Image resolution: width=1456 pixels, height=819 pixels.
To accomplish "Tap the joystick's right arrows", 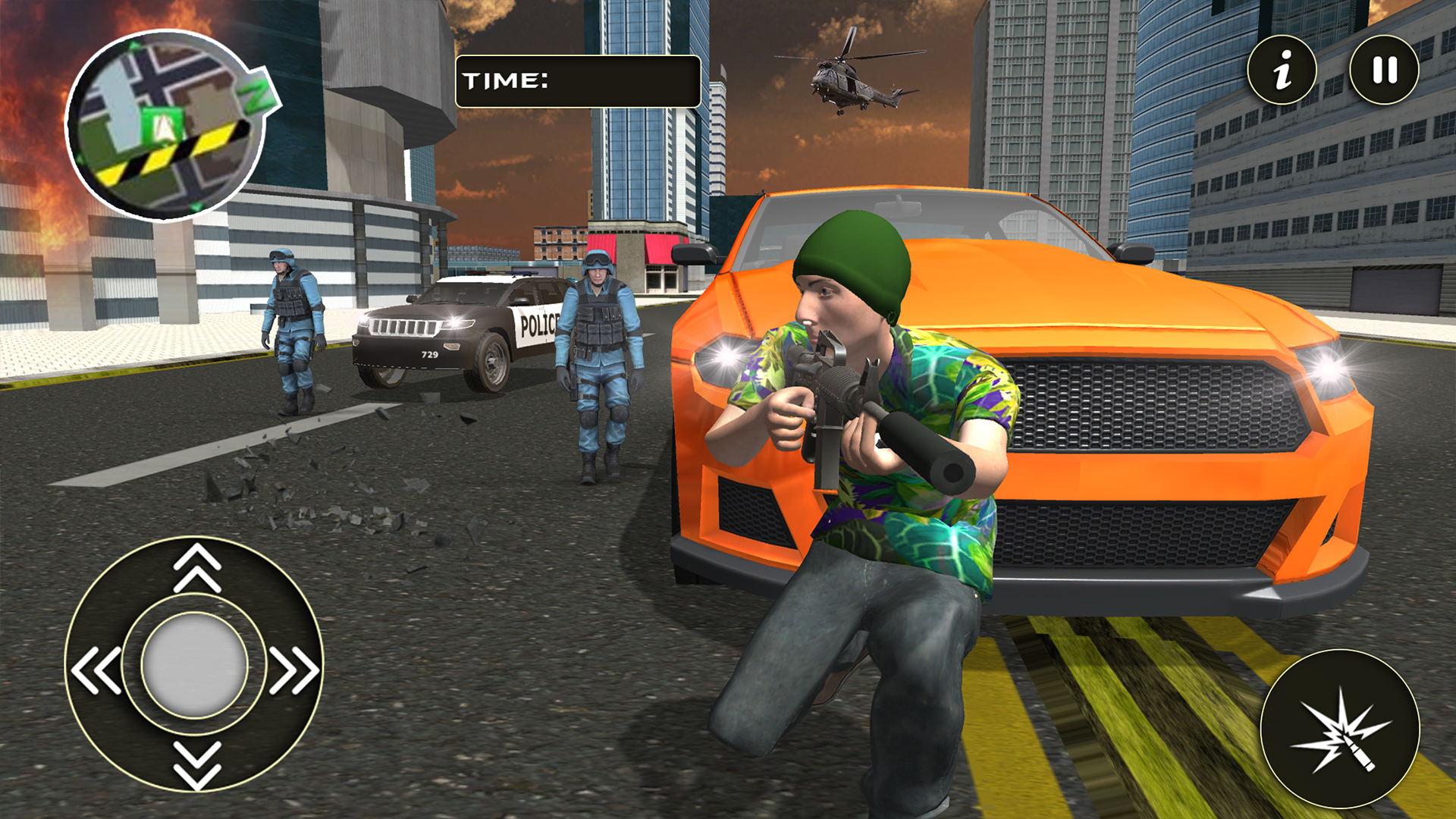I will 294,670.
